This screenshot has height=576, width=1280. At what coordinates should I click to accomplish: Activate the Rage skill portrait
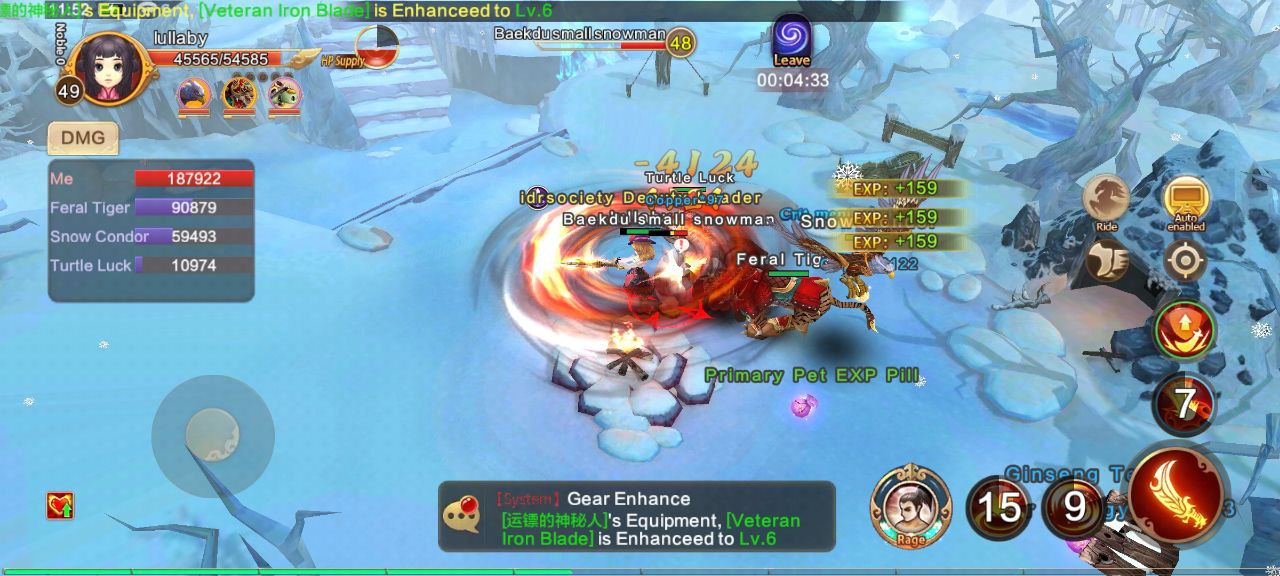(x=910, y=505)
